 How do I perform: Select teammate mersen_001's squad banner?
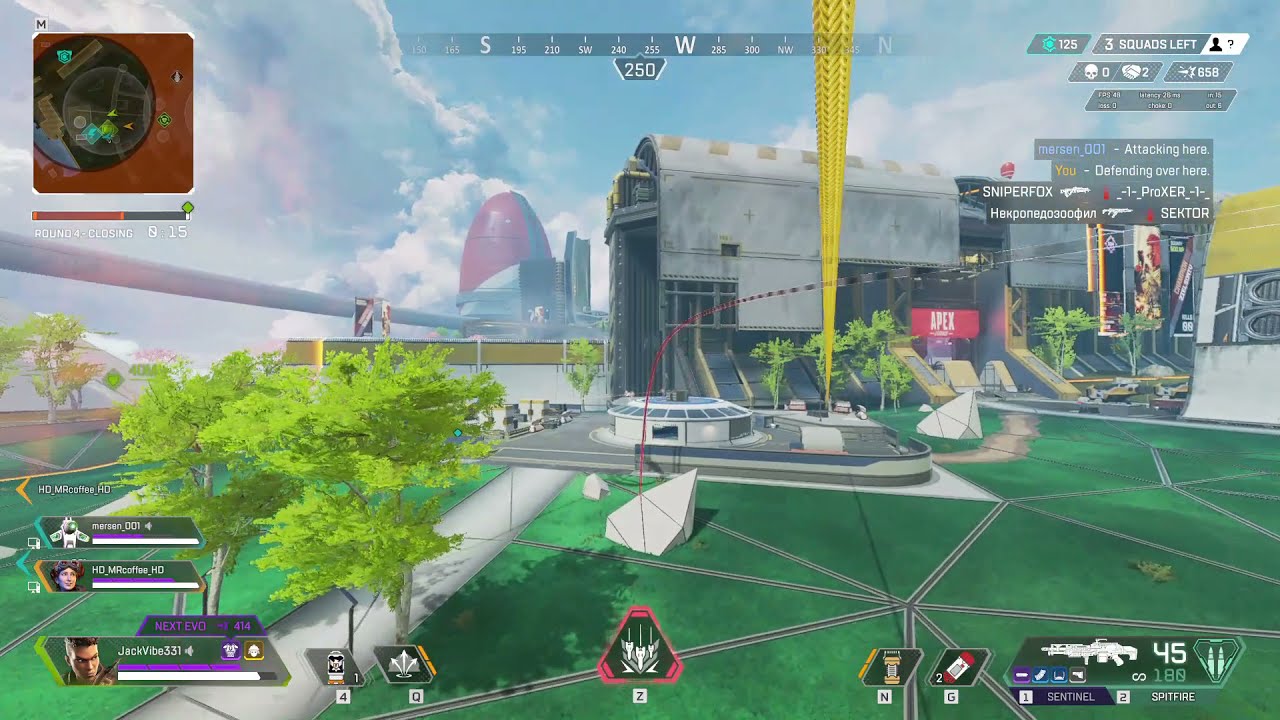pos(120,532)
